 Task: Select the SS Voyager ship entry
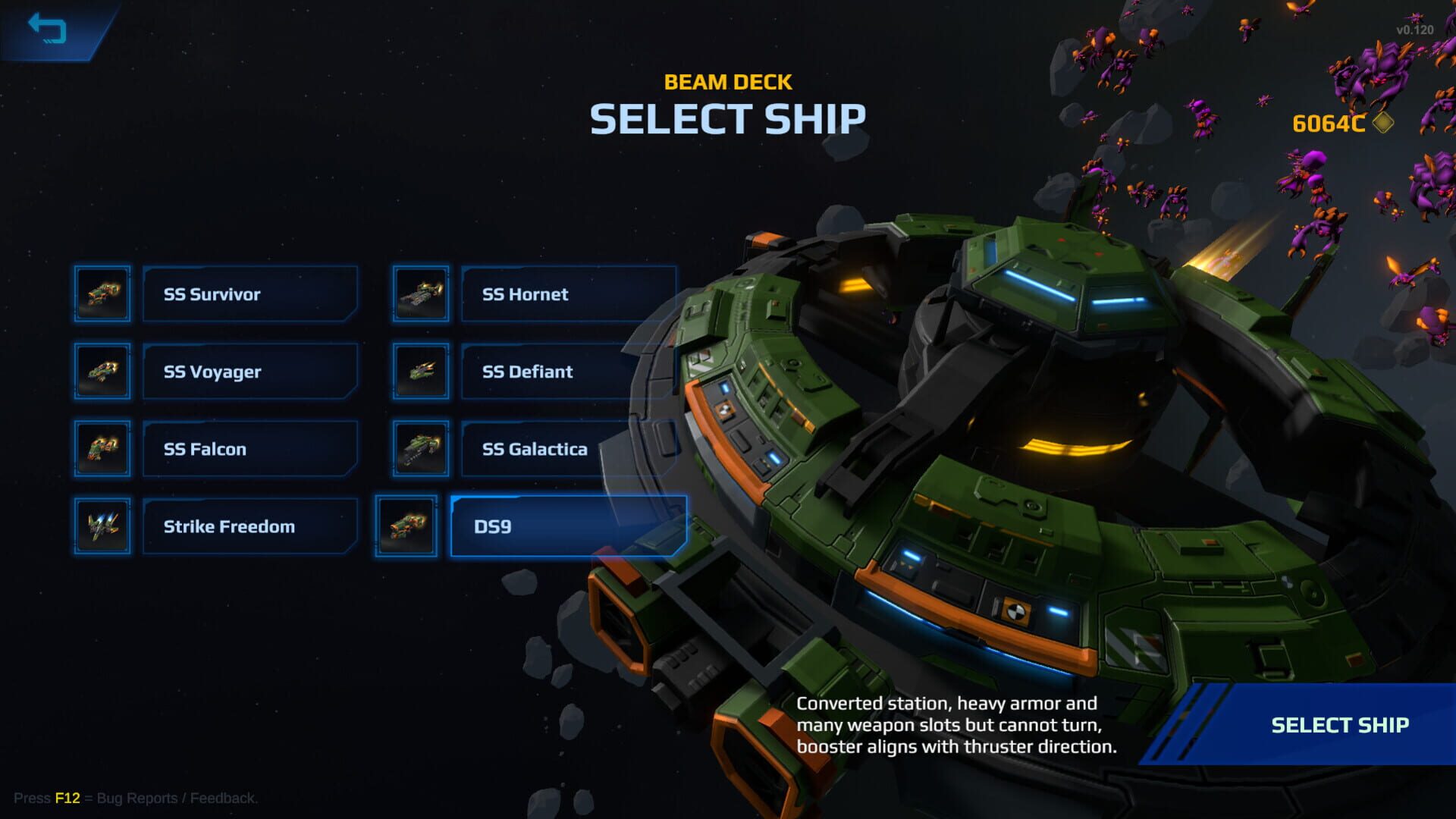pos(249,372)
